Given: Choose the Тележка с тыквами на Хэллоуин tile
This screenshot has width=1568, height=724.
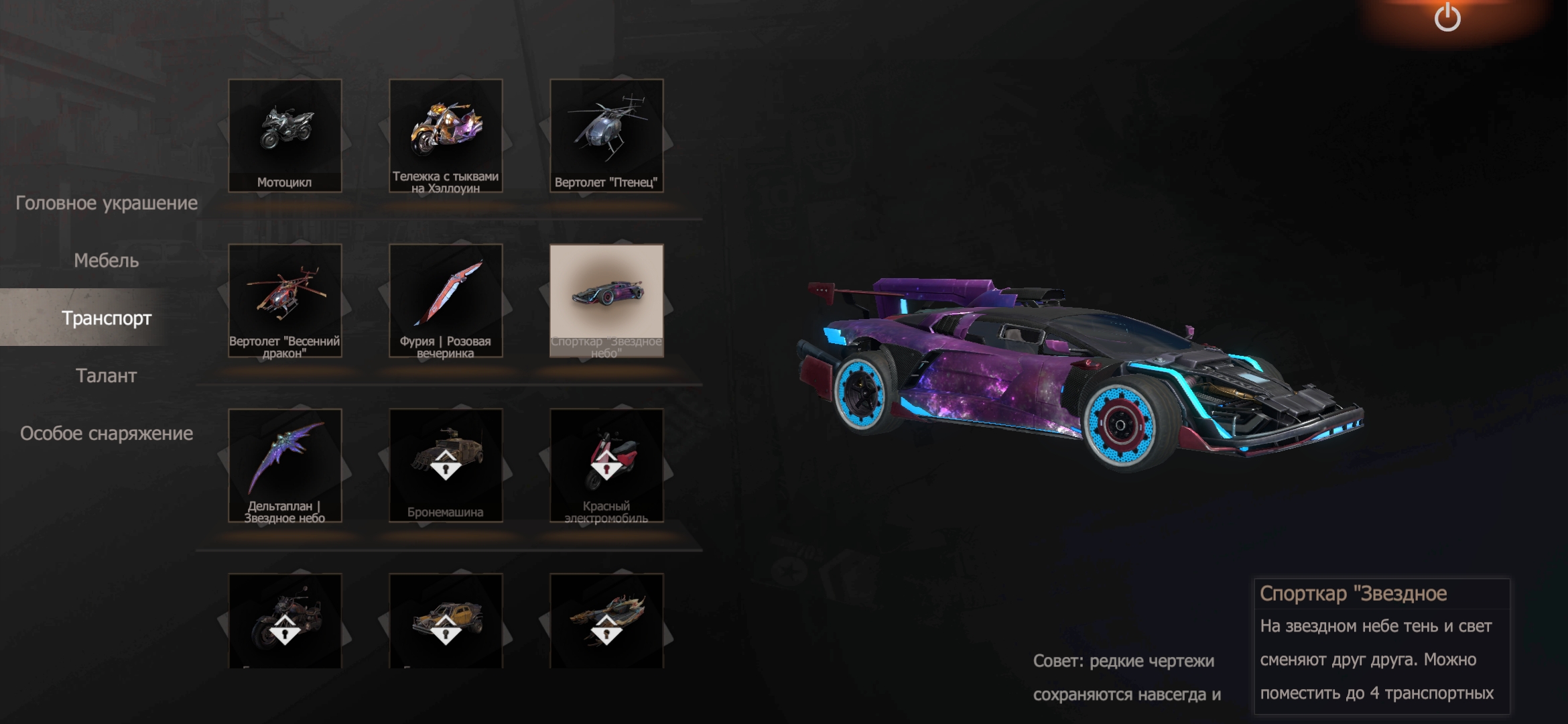Looking at the screenshot, I should pos(446,135).
